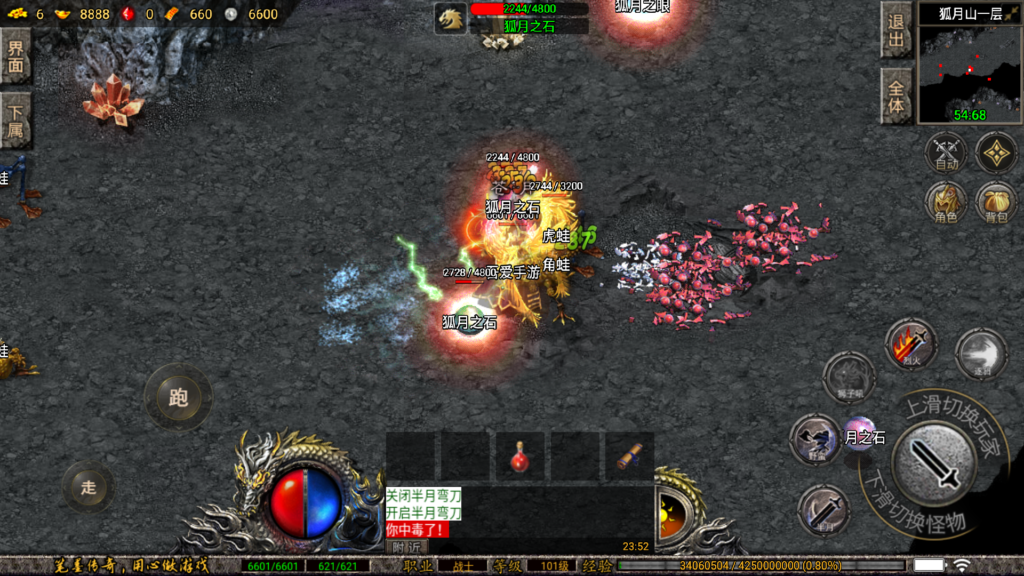Open the 下属 subordinates panel
This screenshot has height=576, width=1024.
(x=15, y=120)
